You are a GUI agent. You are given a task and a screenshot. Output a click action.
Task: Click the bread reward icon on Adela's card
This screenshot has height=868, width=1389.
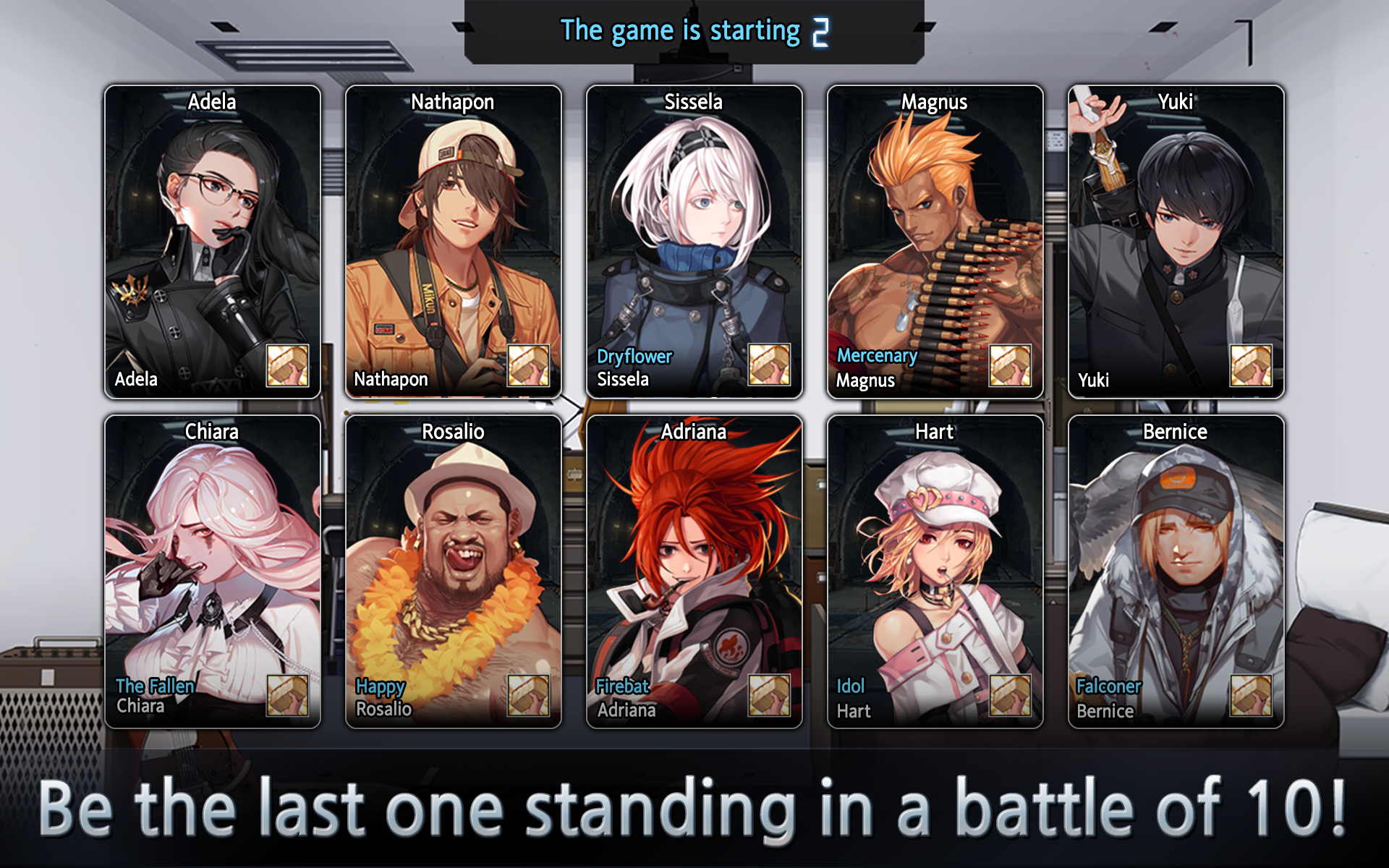(x=289, y=367)
